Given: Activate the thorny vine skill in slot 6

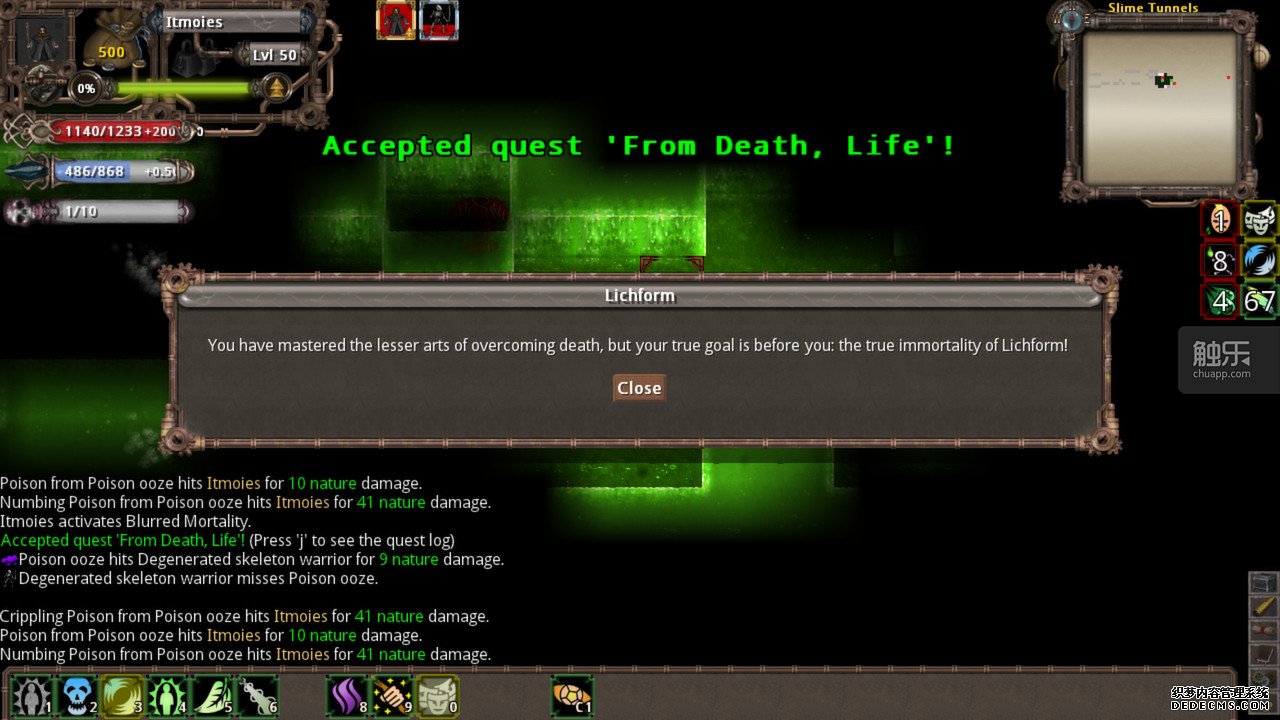Looking at the screenshot, I should click(257, 696).
